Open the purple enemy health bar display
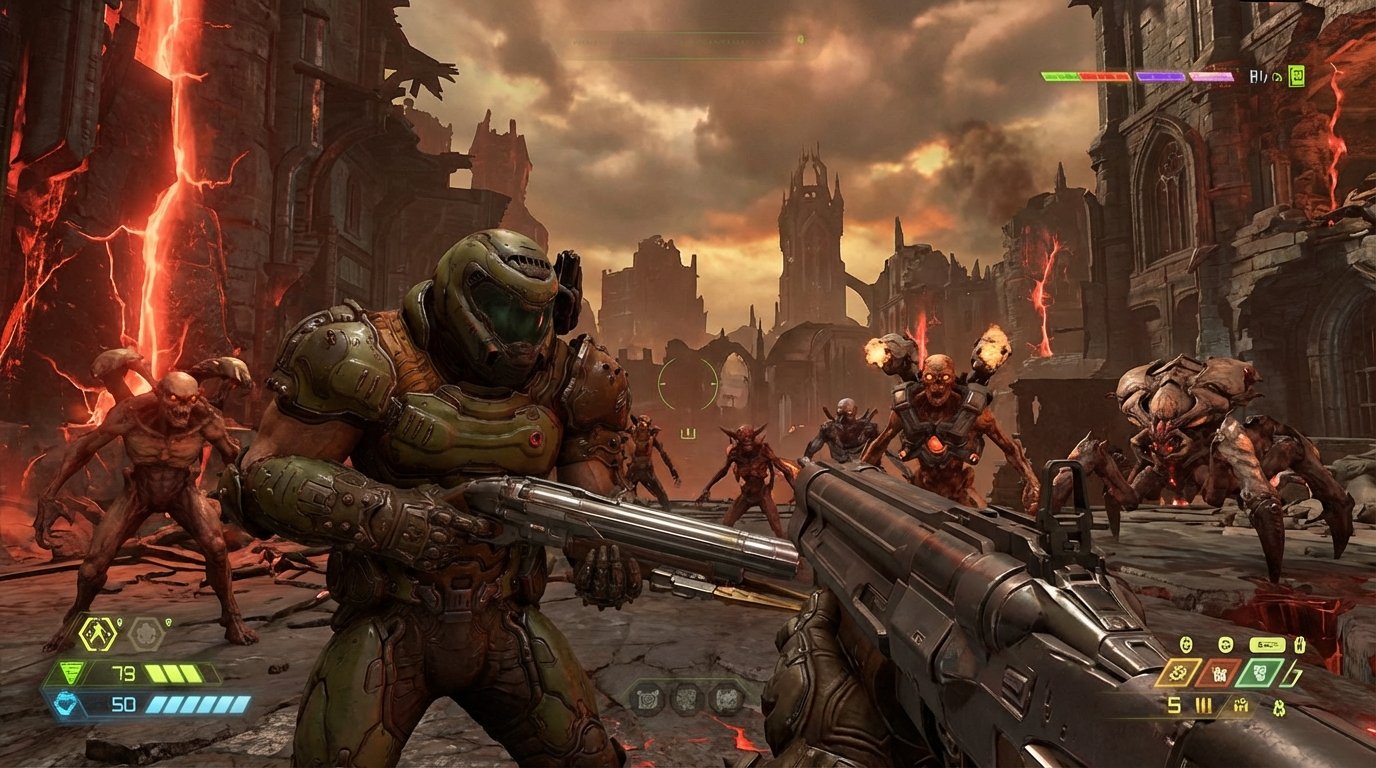 click(1160, 76)
